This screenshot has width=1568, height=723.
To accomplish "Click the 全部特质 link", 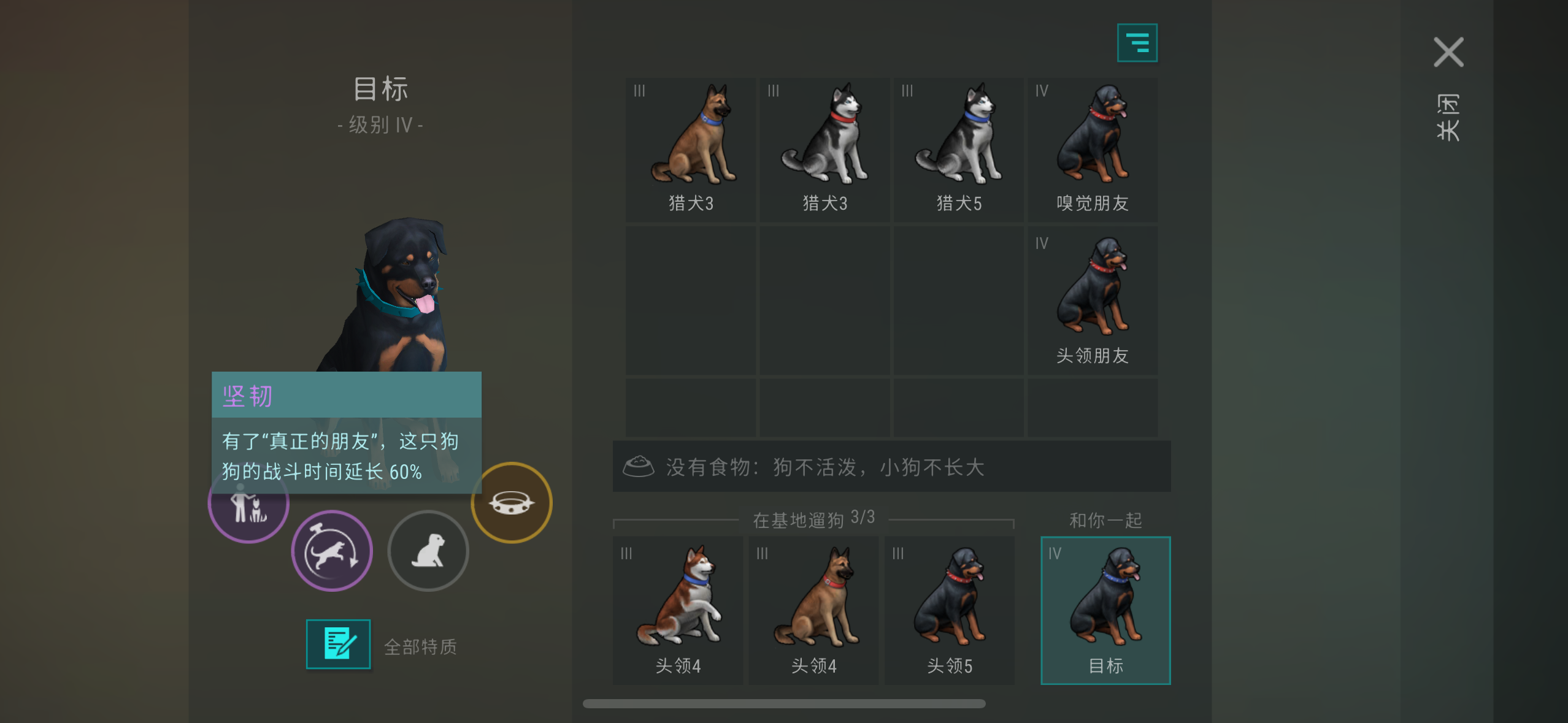I will (420, 645).
